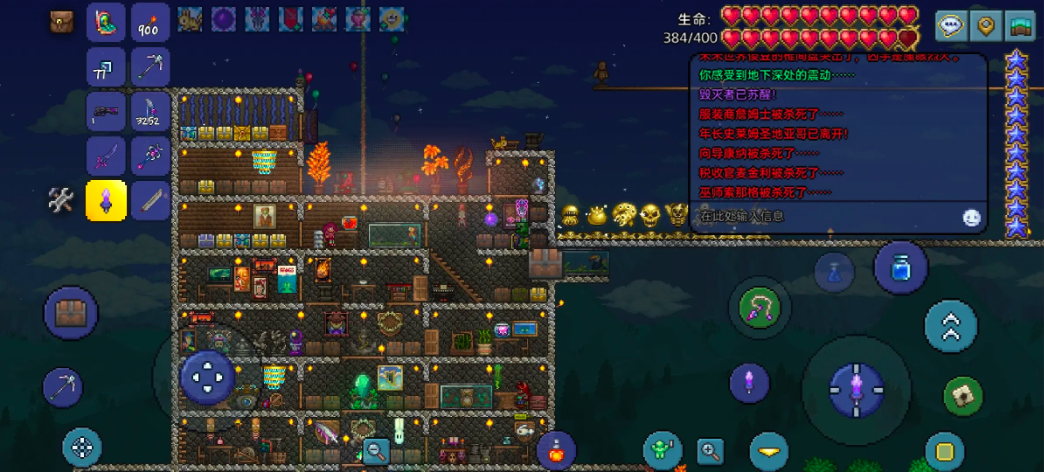Image resolution: width=1044 pixels, height=472 pixels.
Task: Open the inventory bag
Action: tap(62, 22)
